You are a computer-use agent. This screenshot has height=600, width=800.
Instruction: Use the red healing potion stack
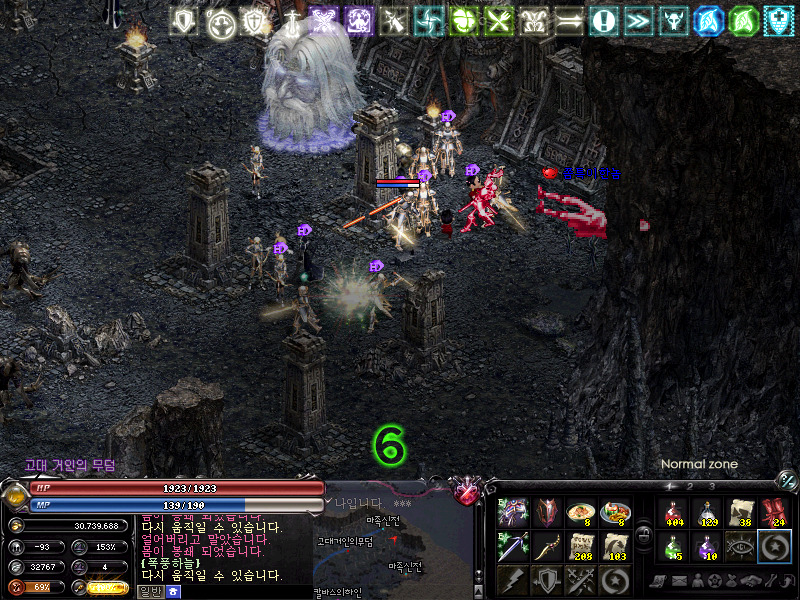[x=675, y=512]
